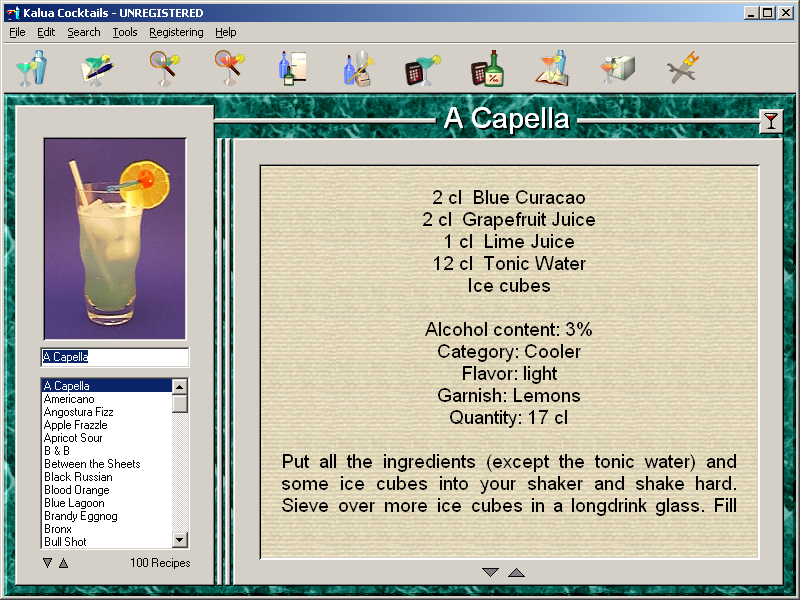The height and width of the screenshot is (600, 800).
Task: Open the Edit menu
Action: pyautogui.click(x=46, y=32)
